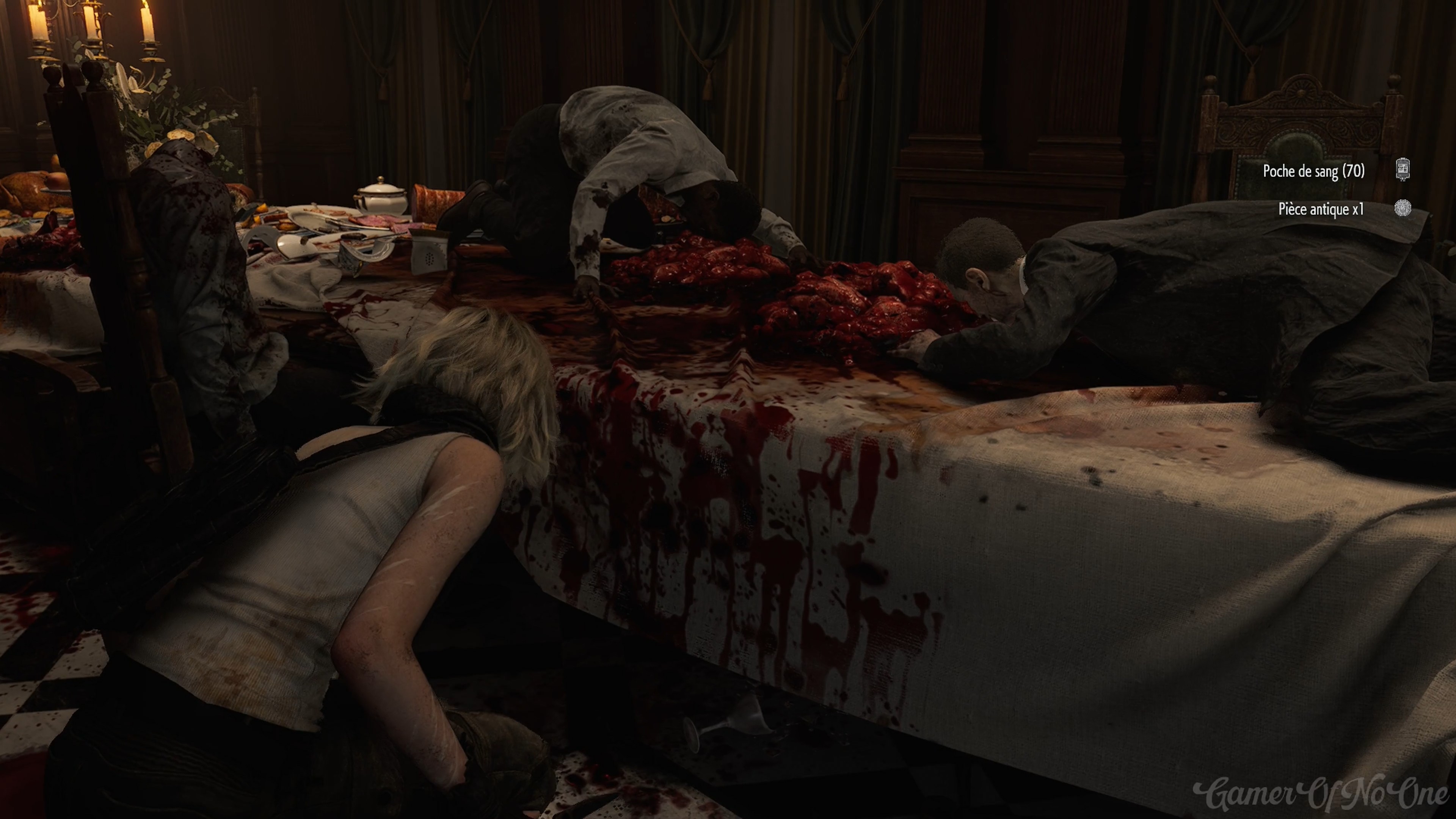Select the Pièce antique x1 notification
1456x819 pixels.
[1320, 209]
